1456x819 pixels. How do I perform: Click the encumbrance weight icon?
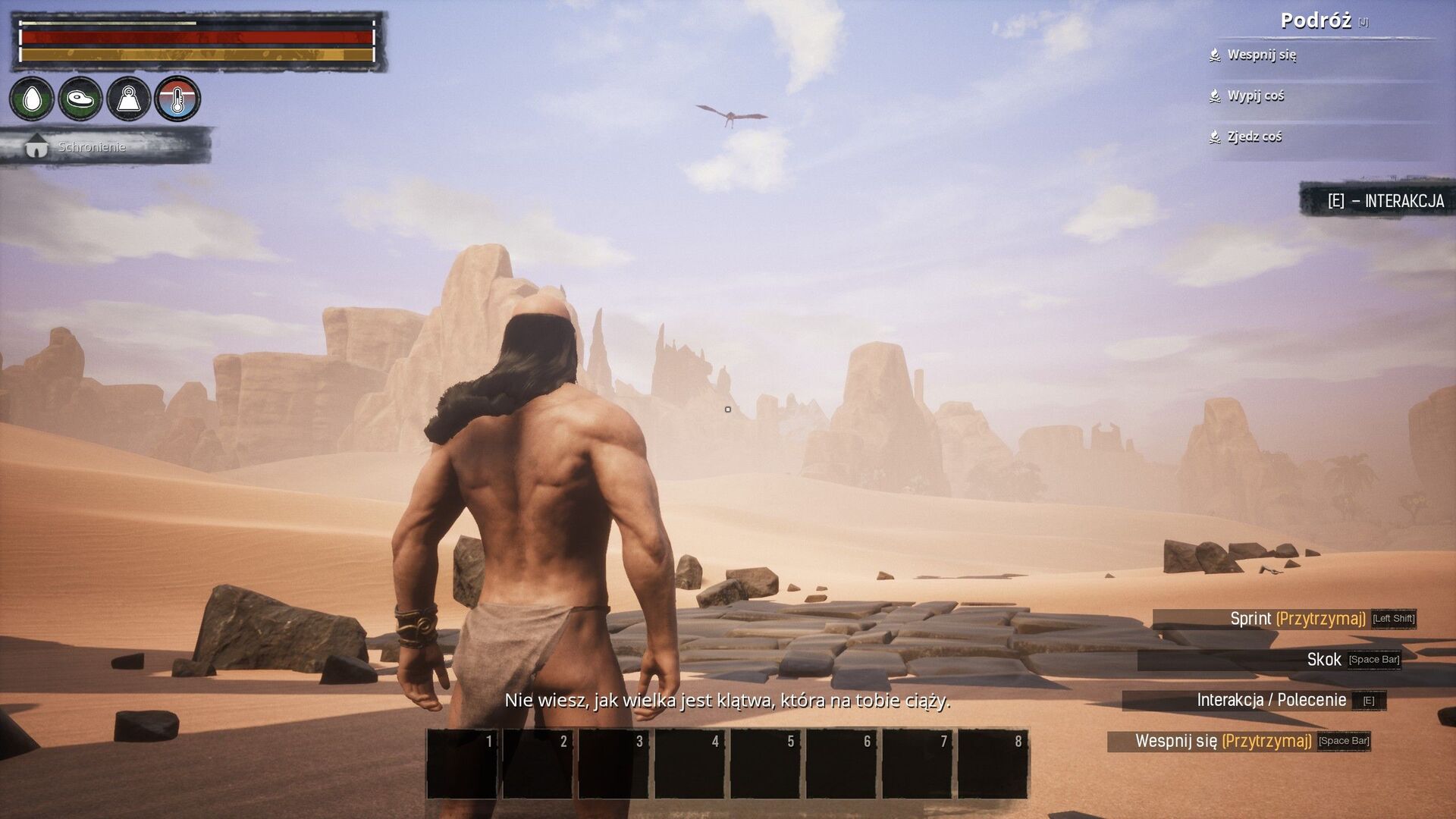129,99
